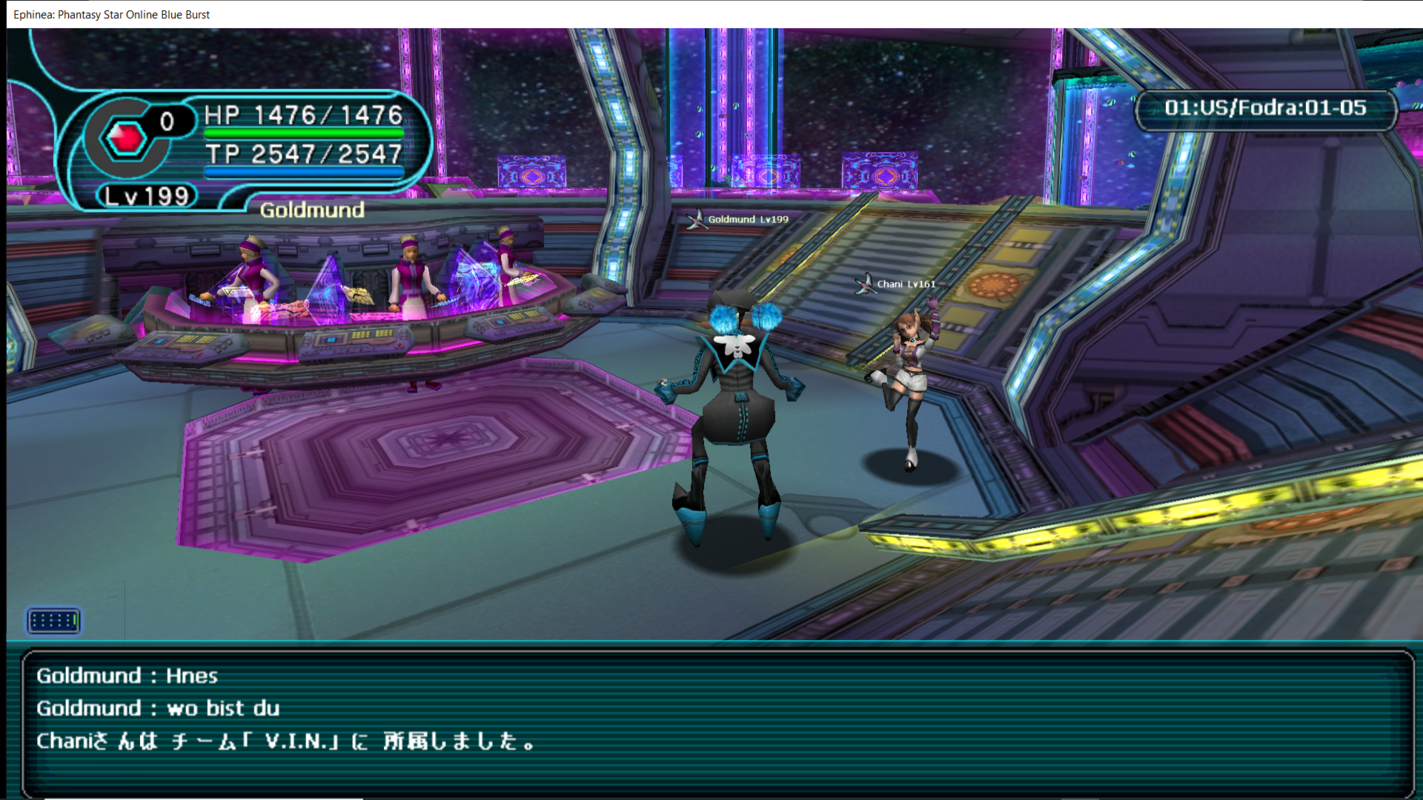1423x800 pixels.
Task: Click the Ephinea window title bar
Action: 700,14
